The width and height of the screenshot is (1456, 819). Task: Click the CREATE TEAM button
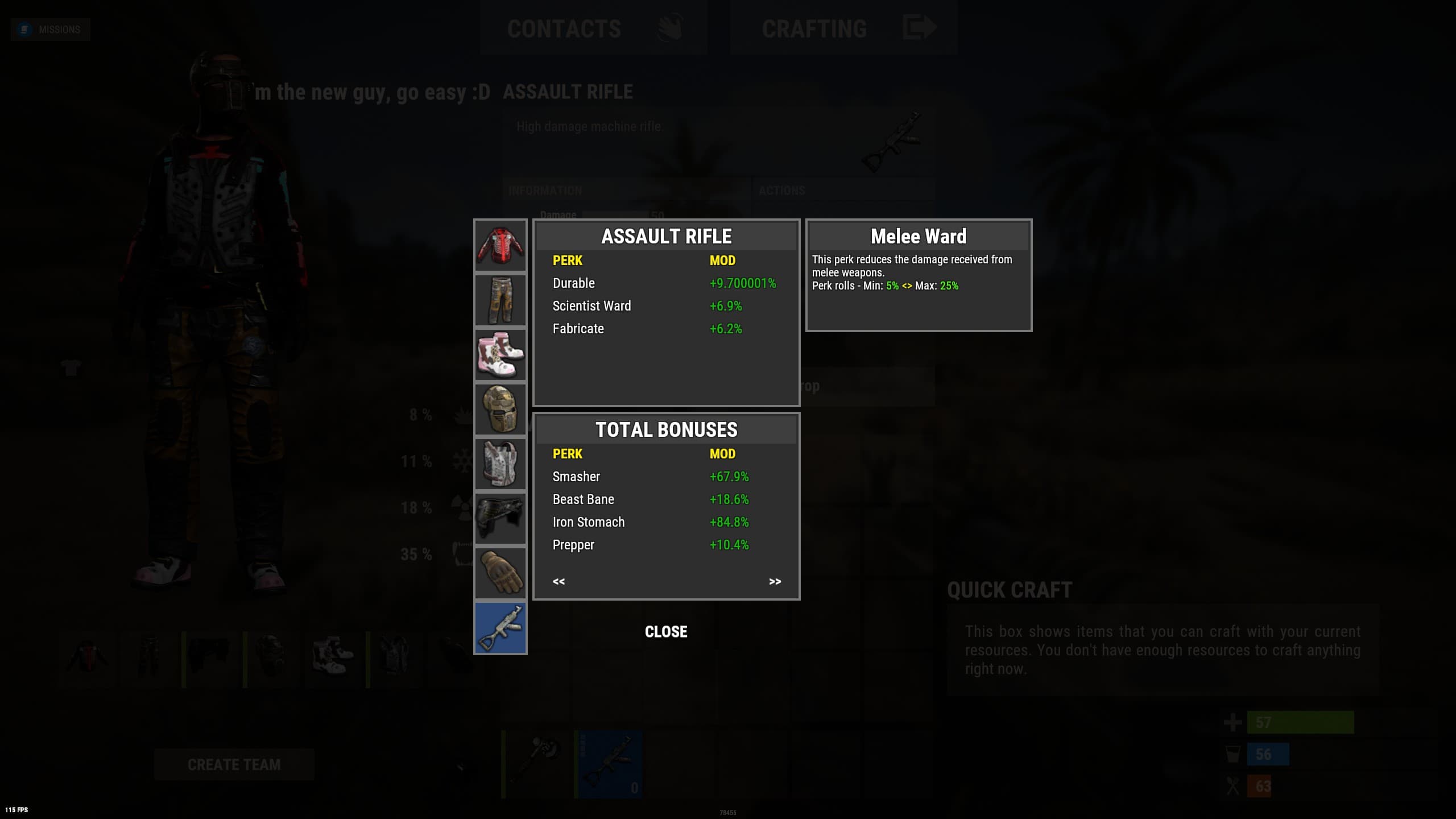[x=234, y=764]
